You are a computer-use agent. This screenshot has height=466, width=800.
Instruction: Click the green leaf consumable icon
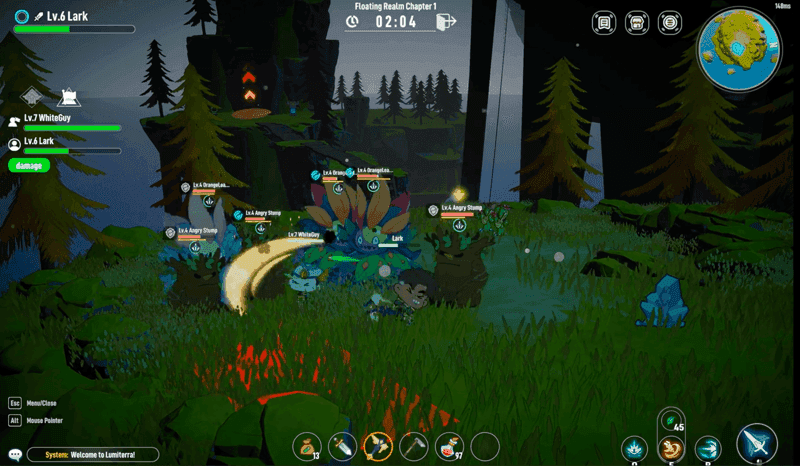(672, 420)
